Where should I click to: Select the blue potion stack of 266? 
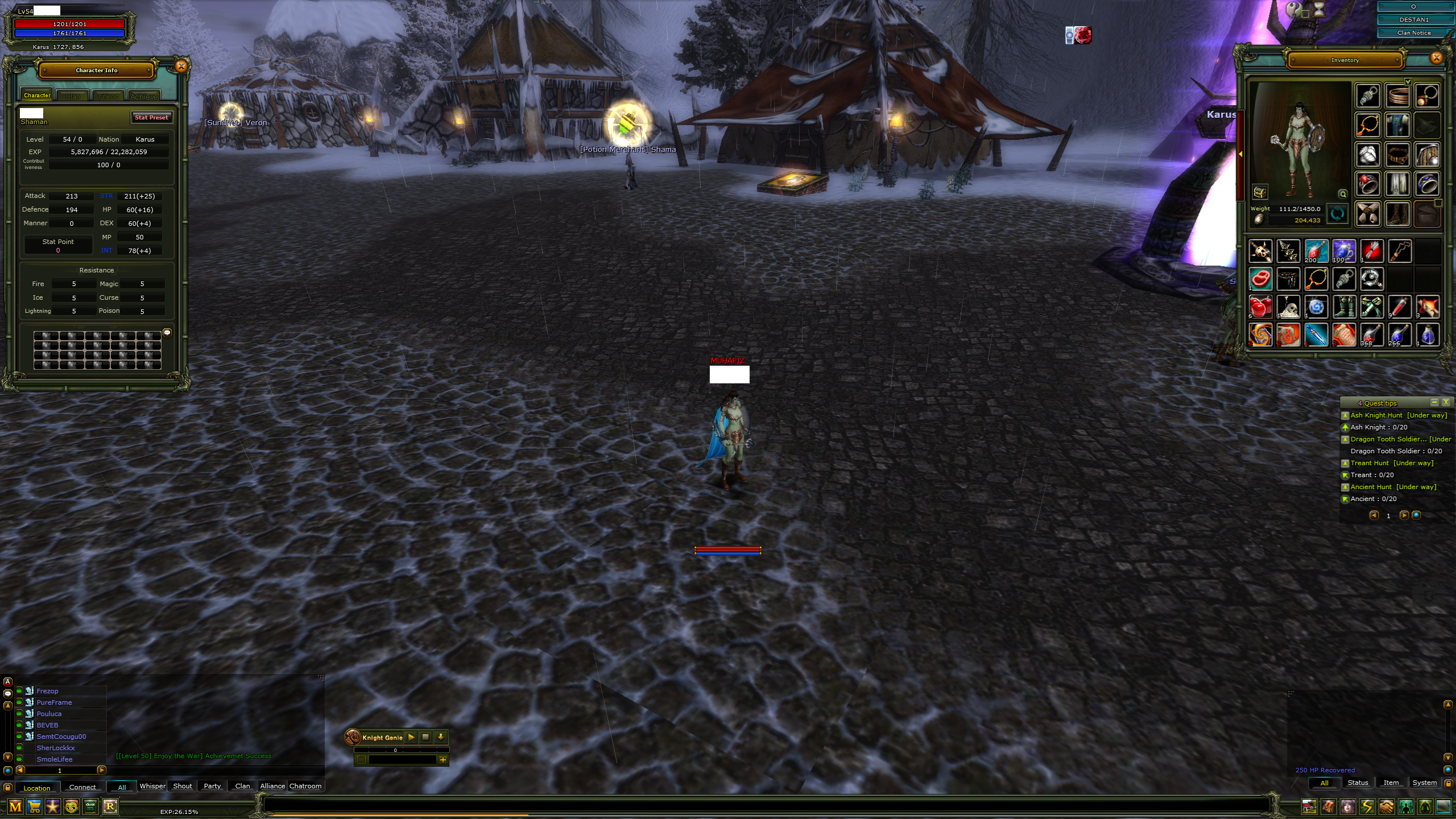point(1399,335)
